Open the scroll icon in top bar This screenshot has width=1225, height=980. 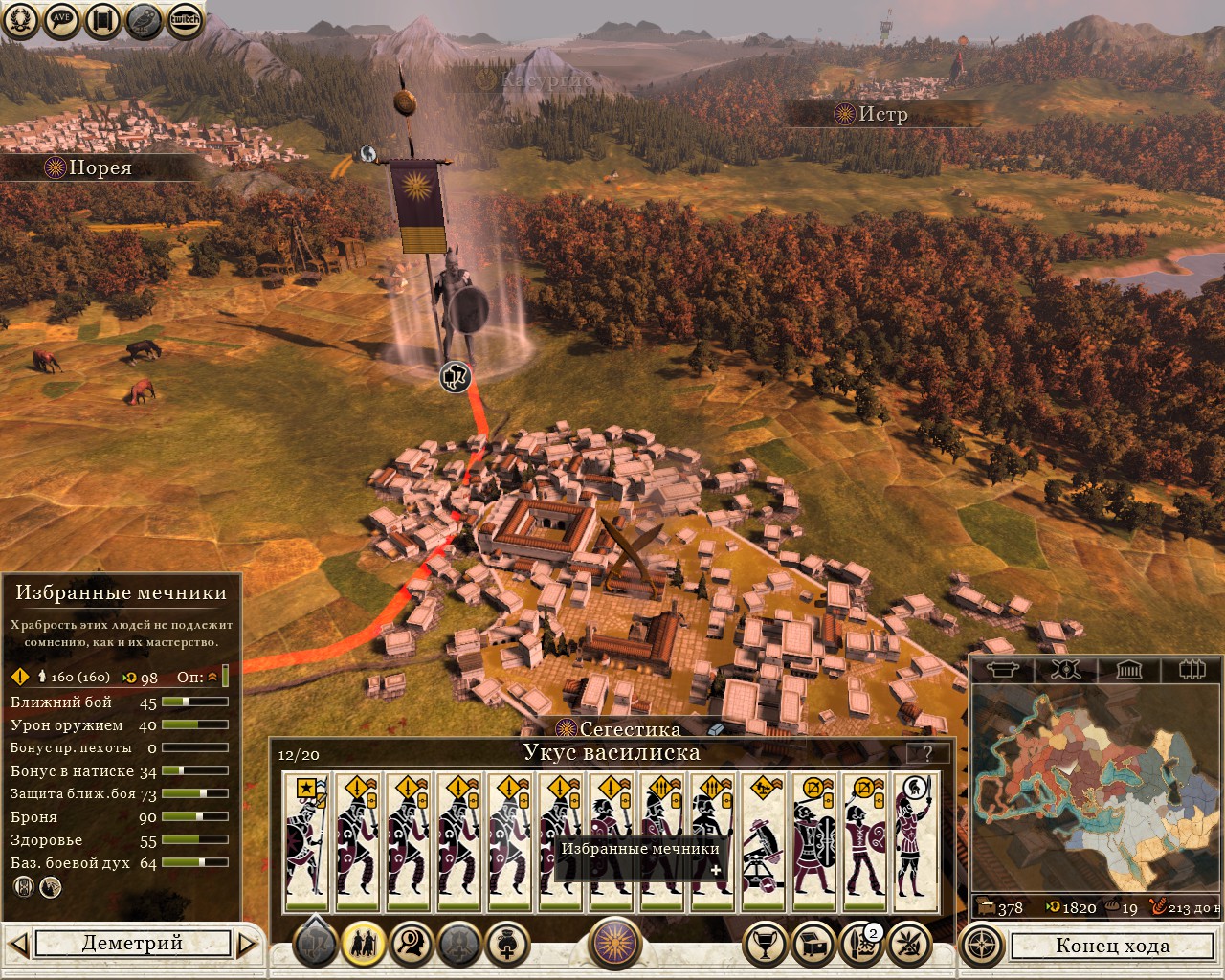point(103,20)
